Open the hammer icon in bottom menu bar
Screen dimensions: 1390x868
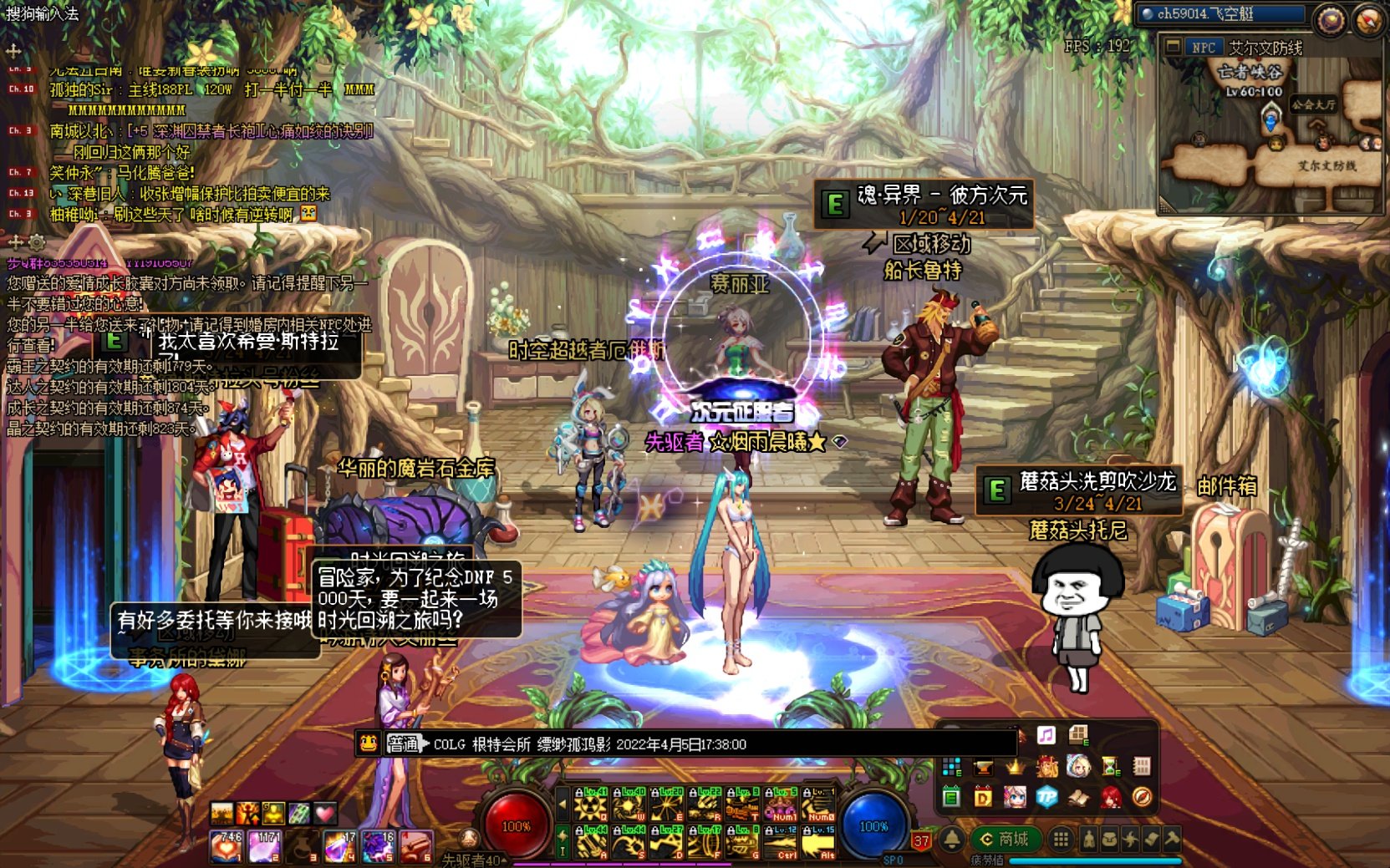(1172, 839)
